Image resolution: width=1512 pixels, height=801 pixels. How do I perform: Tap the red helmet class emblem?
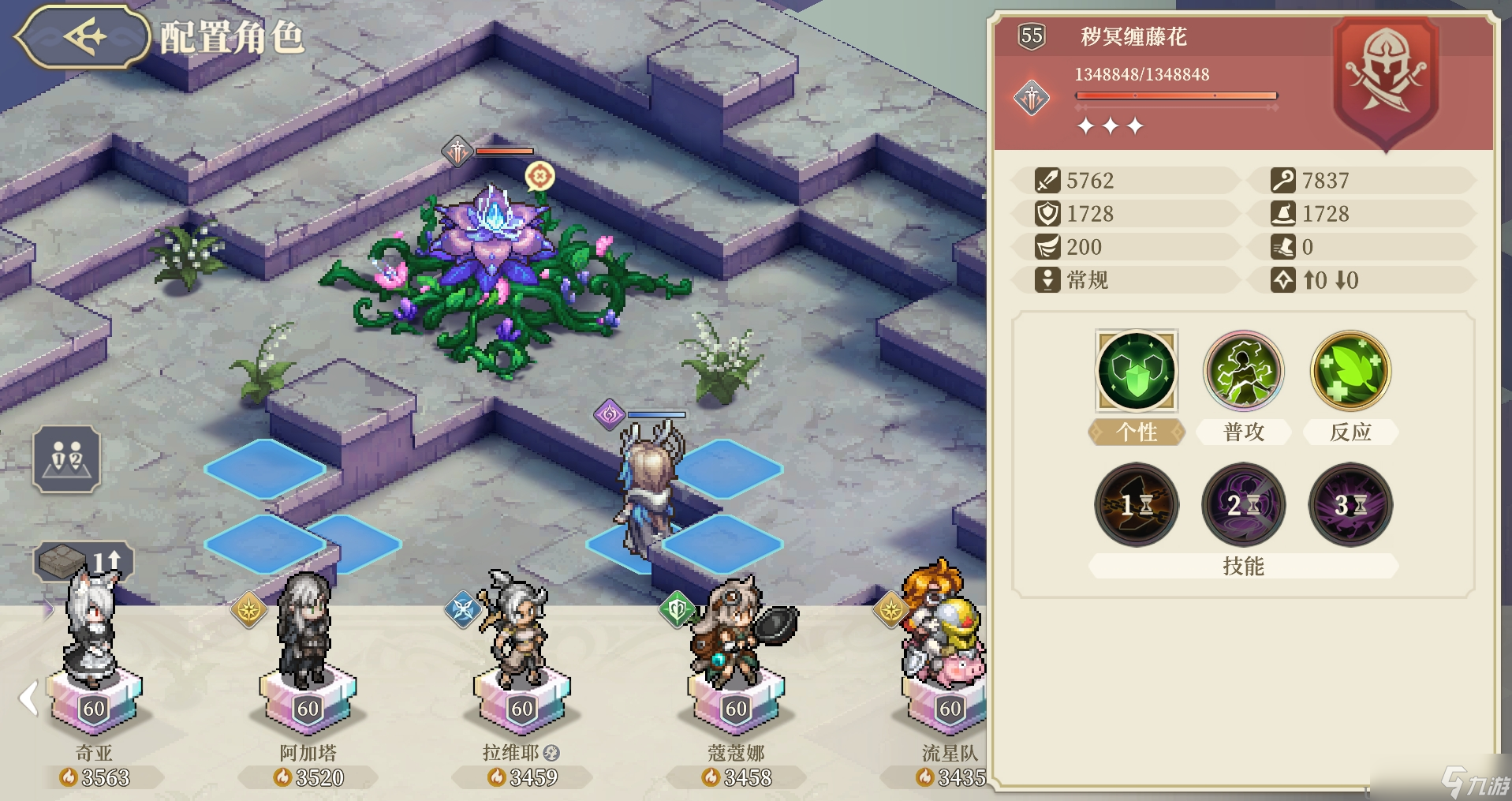1385,79
